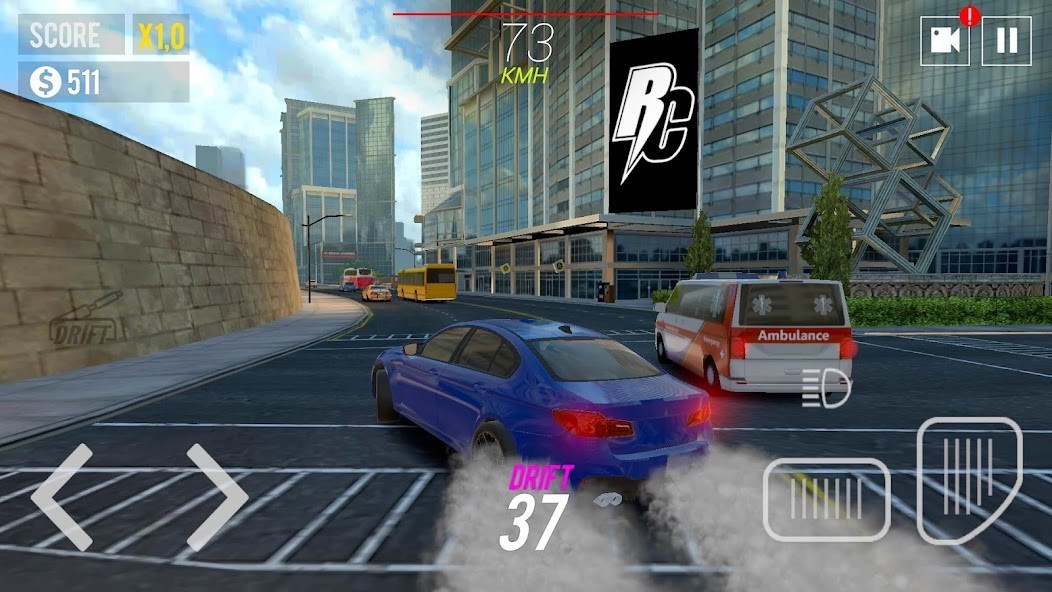Screen dimensions: 1052x592
Task: Switch the camera view
Action: [945, 41]
